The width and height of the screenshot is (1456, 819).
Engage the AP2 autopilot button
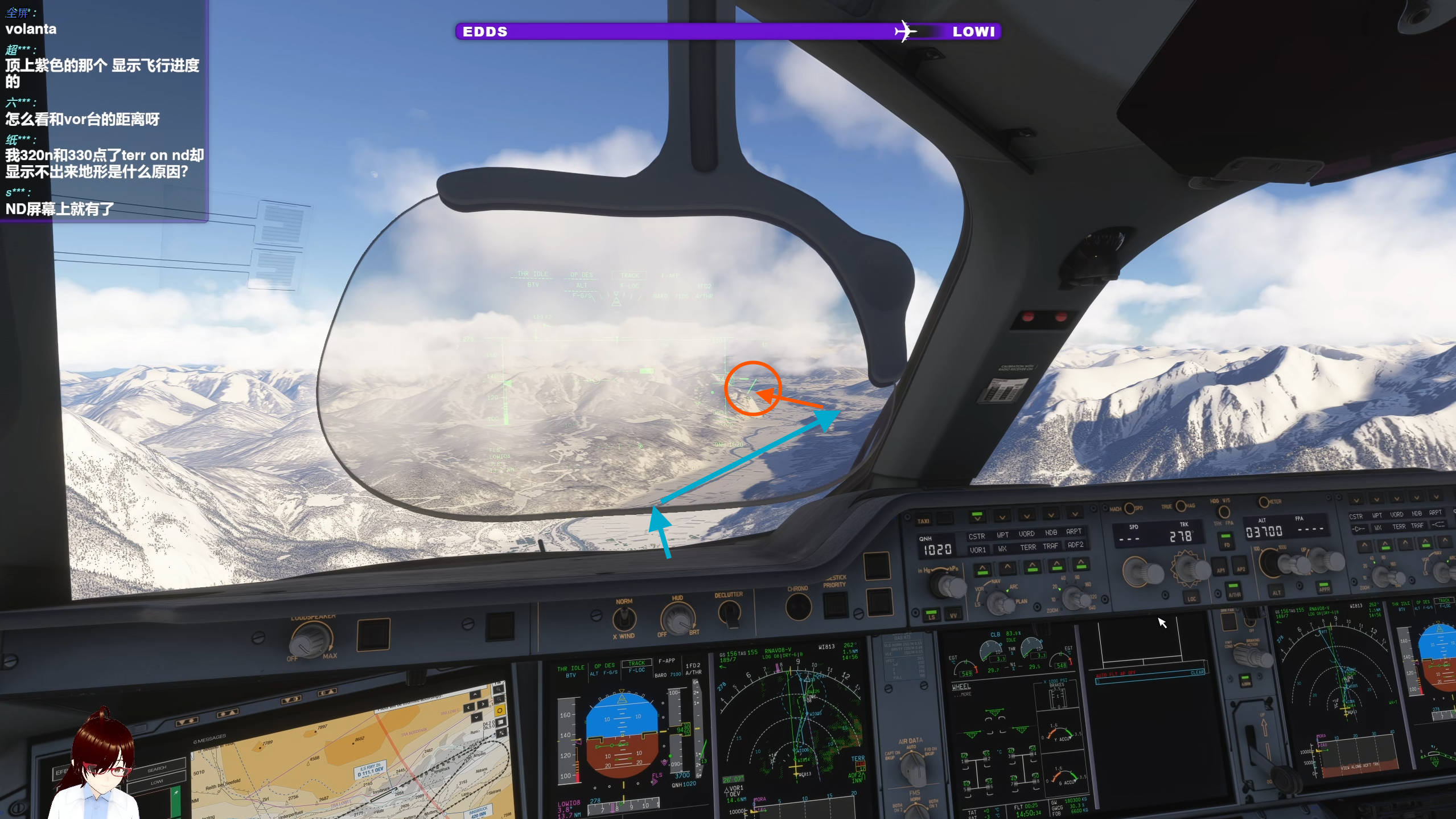1241,569
